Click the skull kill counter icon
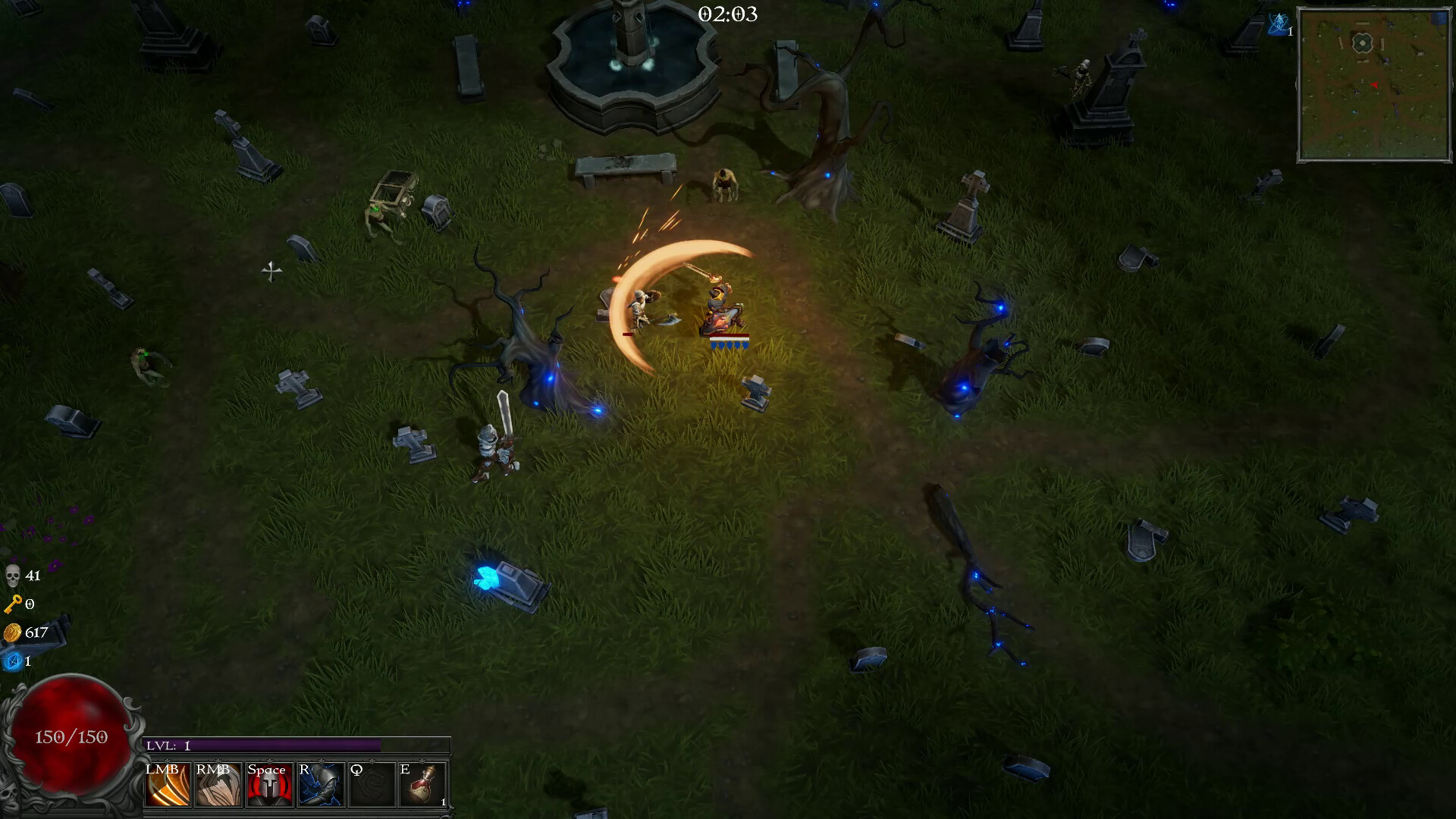The width and height of the screenshot is (1456, 819). tap(14, 576)
